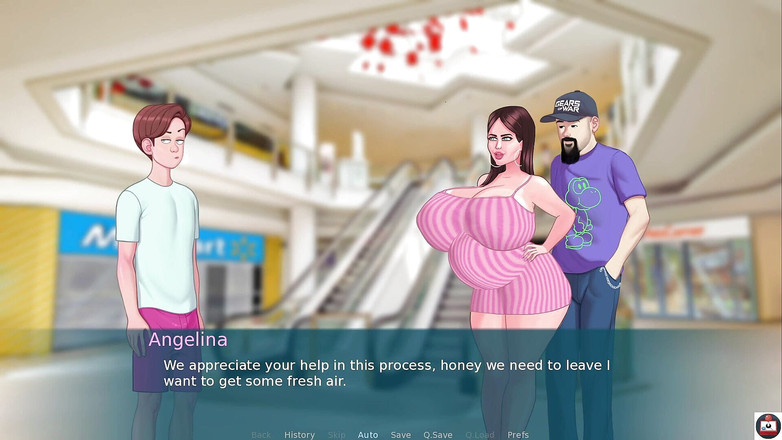782x440 pixels.
Task: Quick save with Q.Save
Action: point(437,435)
